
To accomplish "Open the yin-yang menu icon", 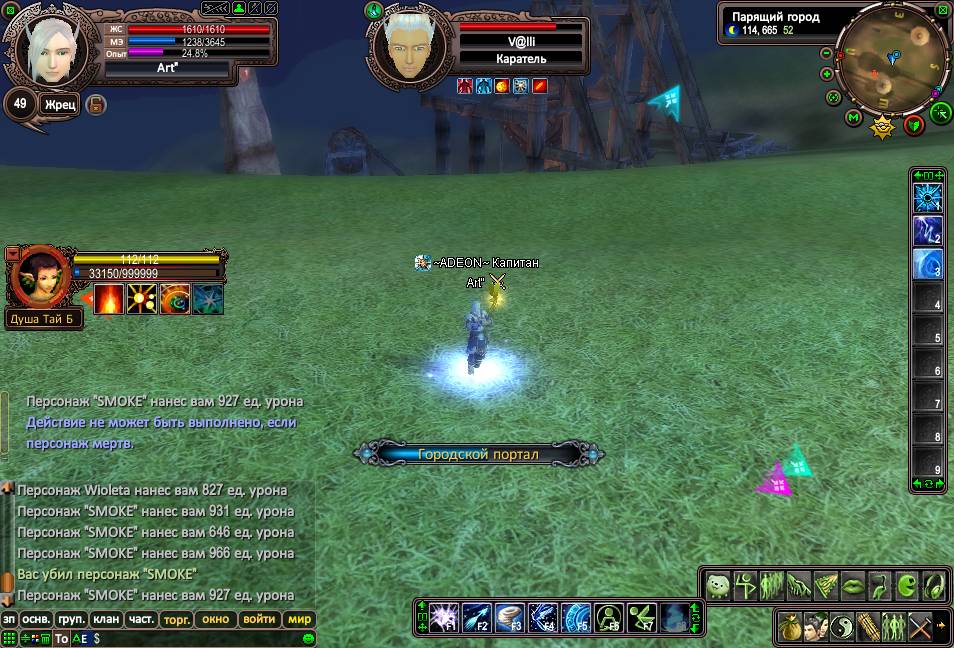I will (x=842, y=627).
